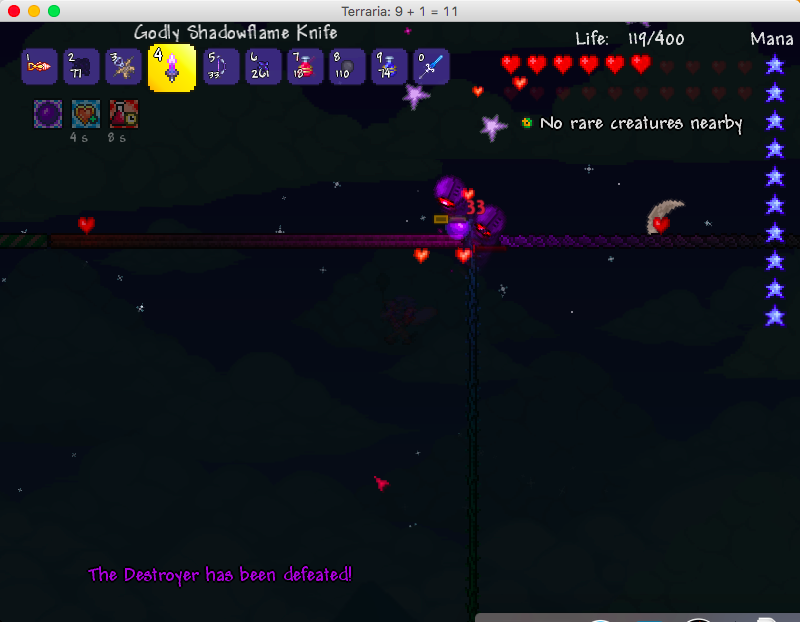800x622 pixels.
Task: Select the crossed tools in hotbar slot 3
Action: click(x=123, y=68)
